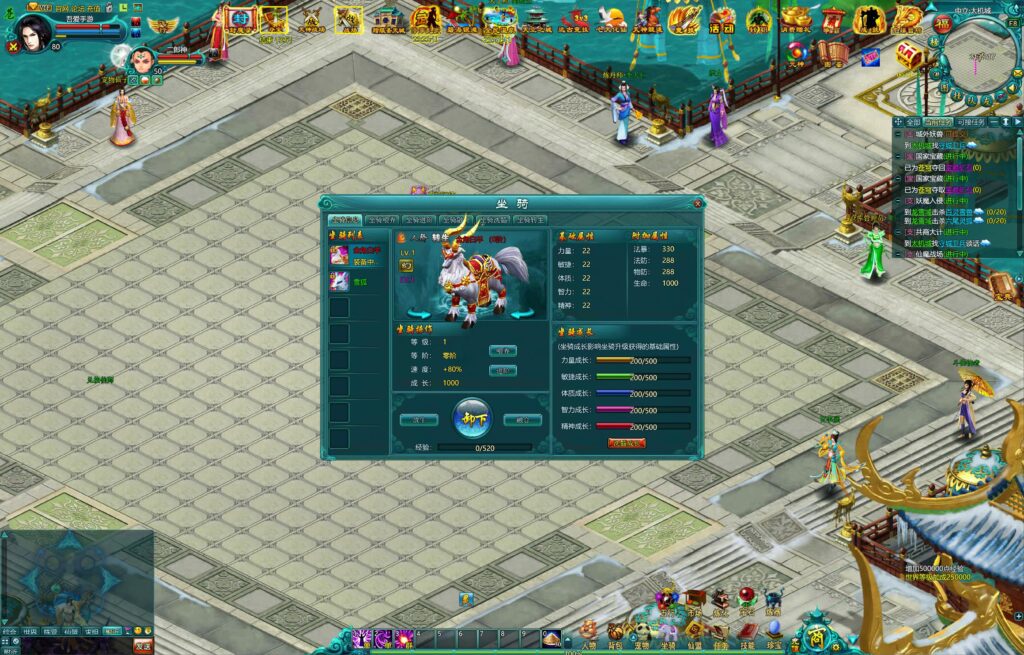Switch to the second mount tab
The image size is (1024, 655).
point(382,219)
